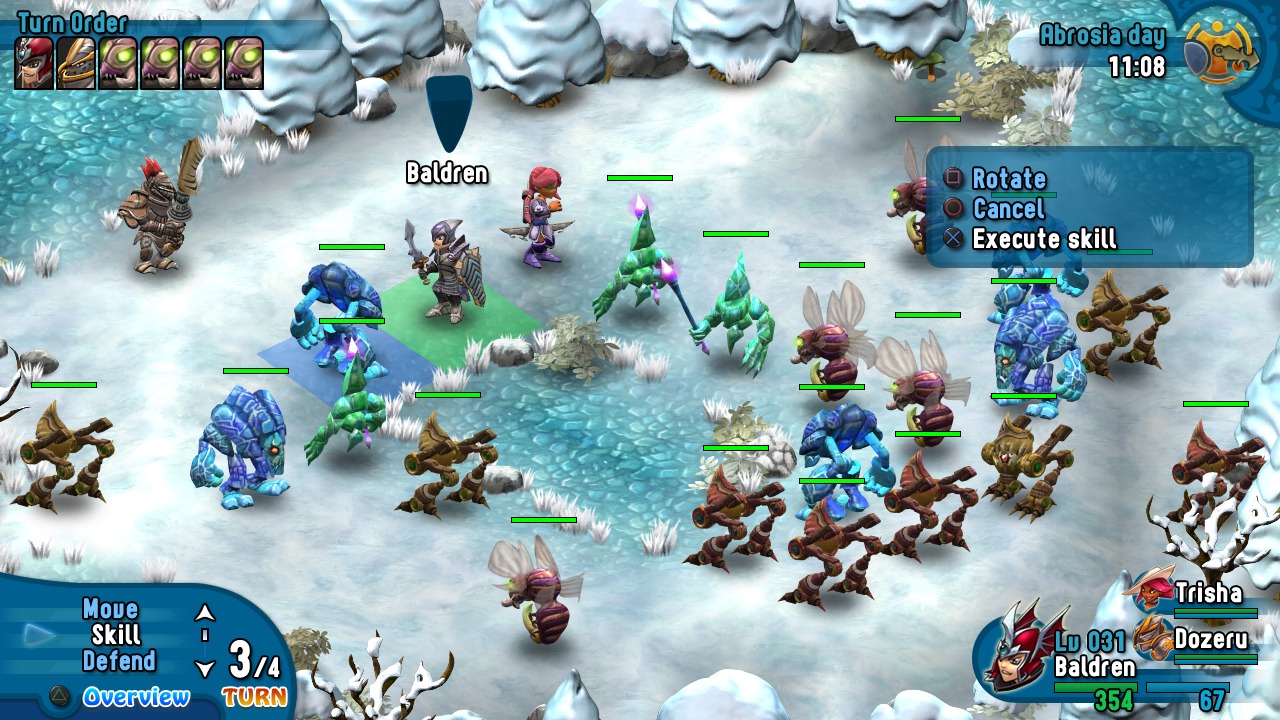Screen dimensions: 1280x720
Task: Select the second Turn Order portrait
Action: point(76,64)
